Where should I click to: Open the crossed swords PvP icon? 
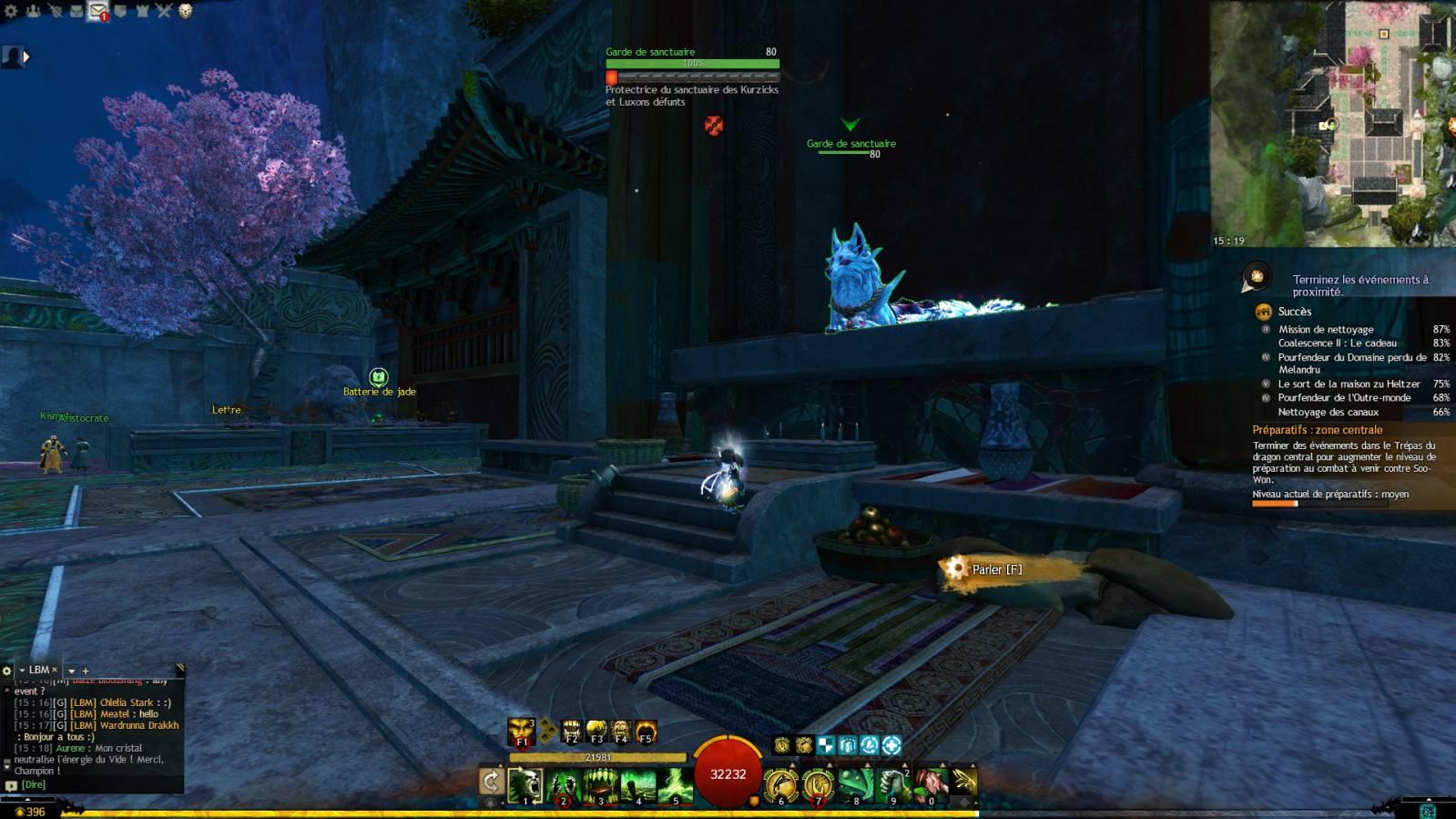pyautogui.click(x=164, y=11)
